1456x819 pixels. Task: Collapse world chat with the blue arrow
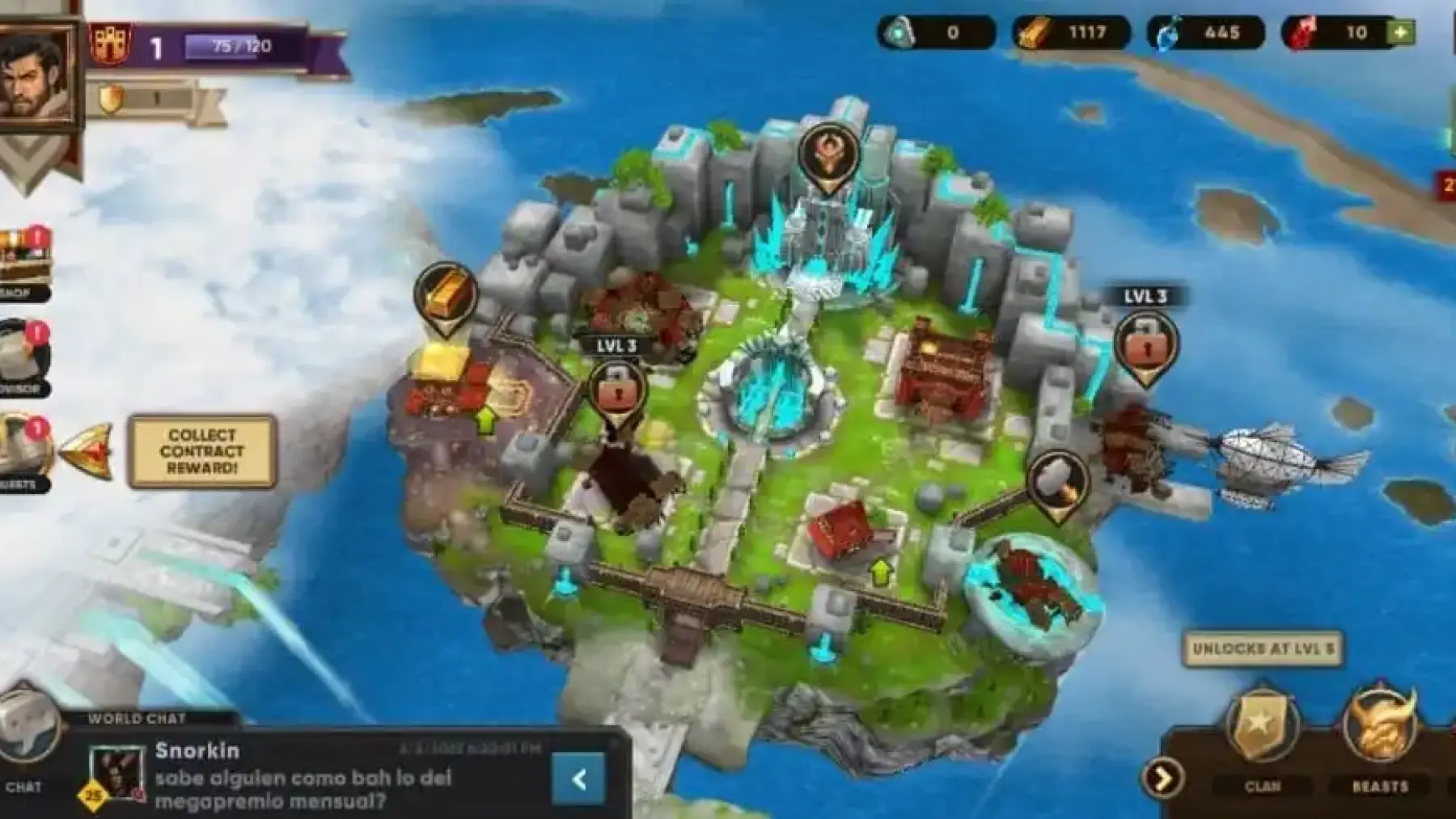coord(578,779)
